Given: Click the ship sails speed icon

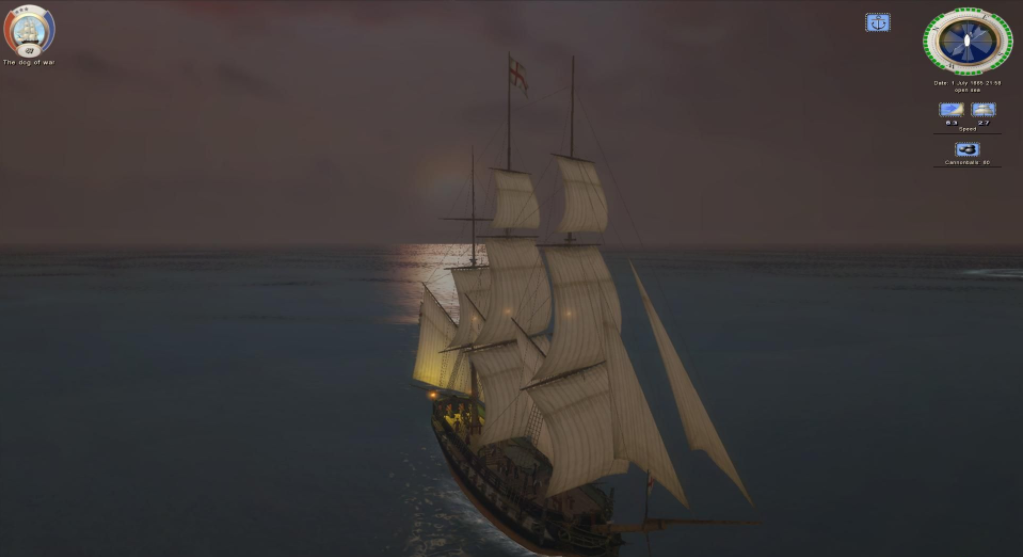Looking at the screenshot, I should [x=983, y=109].
